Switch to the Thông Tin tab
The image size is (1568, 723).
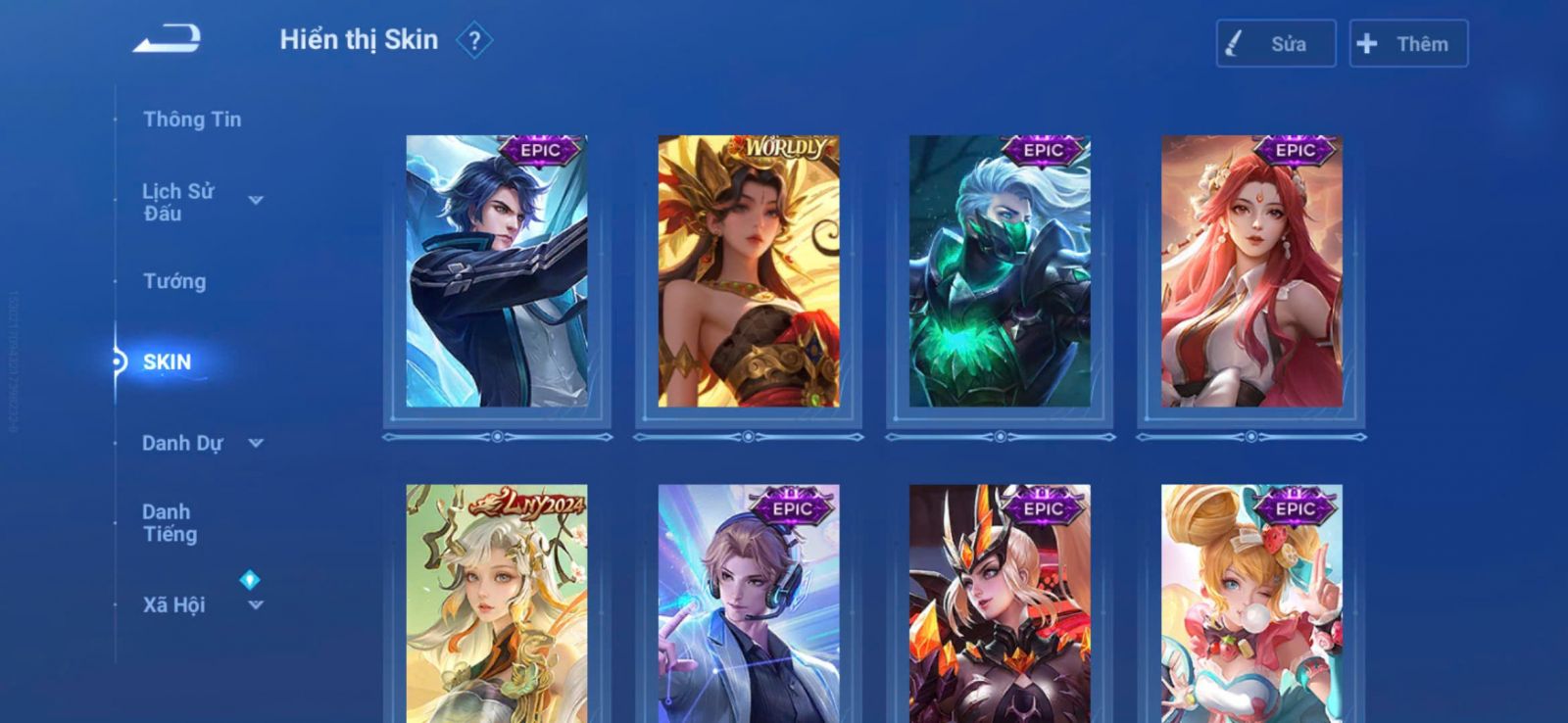[192, 120]
